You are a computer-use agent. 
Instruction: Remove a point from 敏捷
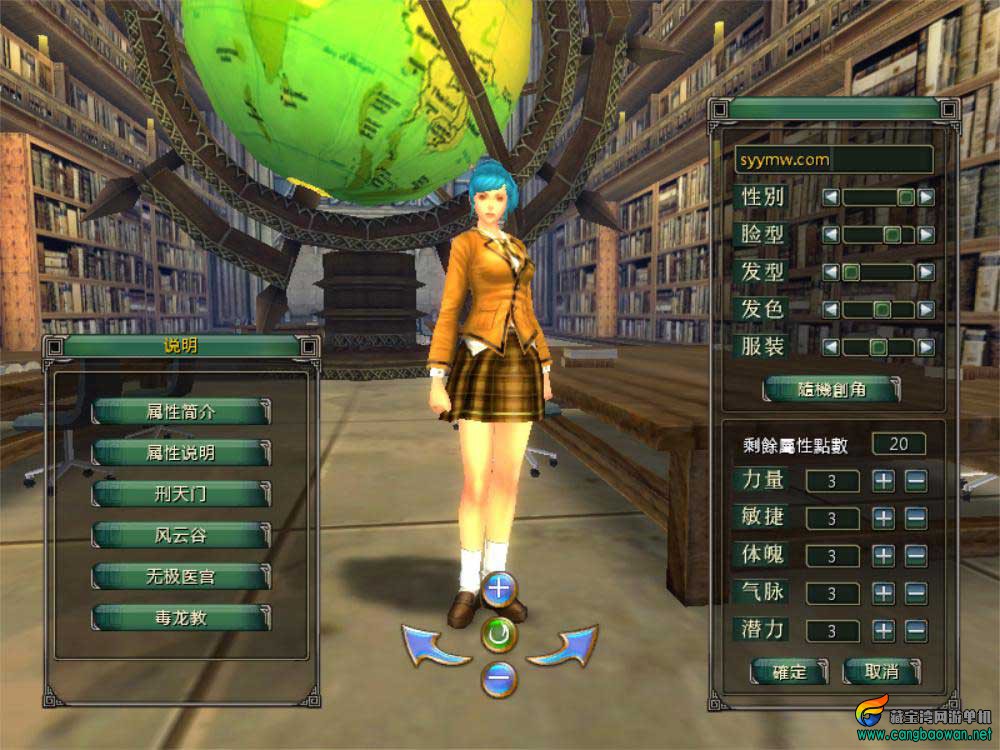pyautogui.click(x=916, y=518)
